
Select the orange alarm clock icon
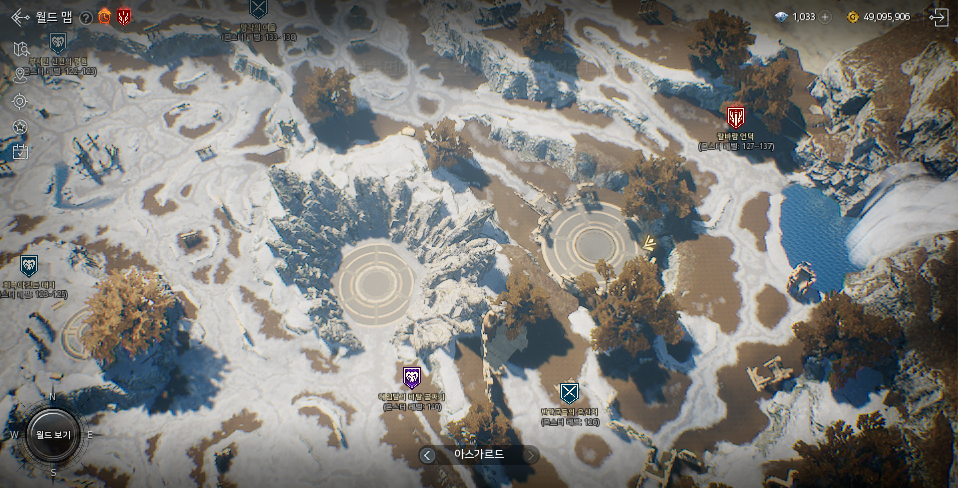[104, 17]
